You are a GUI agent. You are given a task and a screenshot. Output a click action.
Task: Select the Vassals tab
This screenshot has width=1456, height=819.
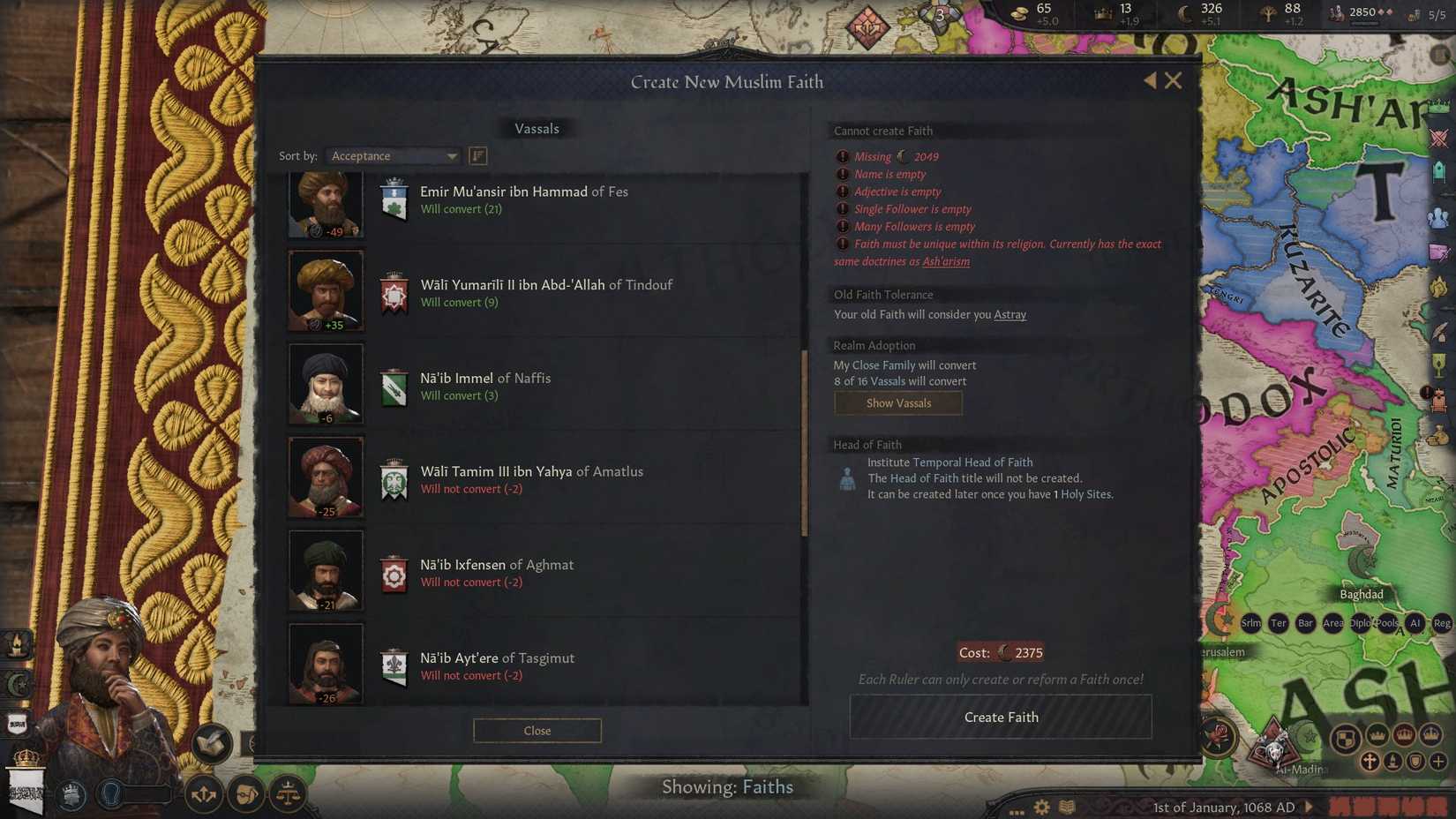click(537, 128)
